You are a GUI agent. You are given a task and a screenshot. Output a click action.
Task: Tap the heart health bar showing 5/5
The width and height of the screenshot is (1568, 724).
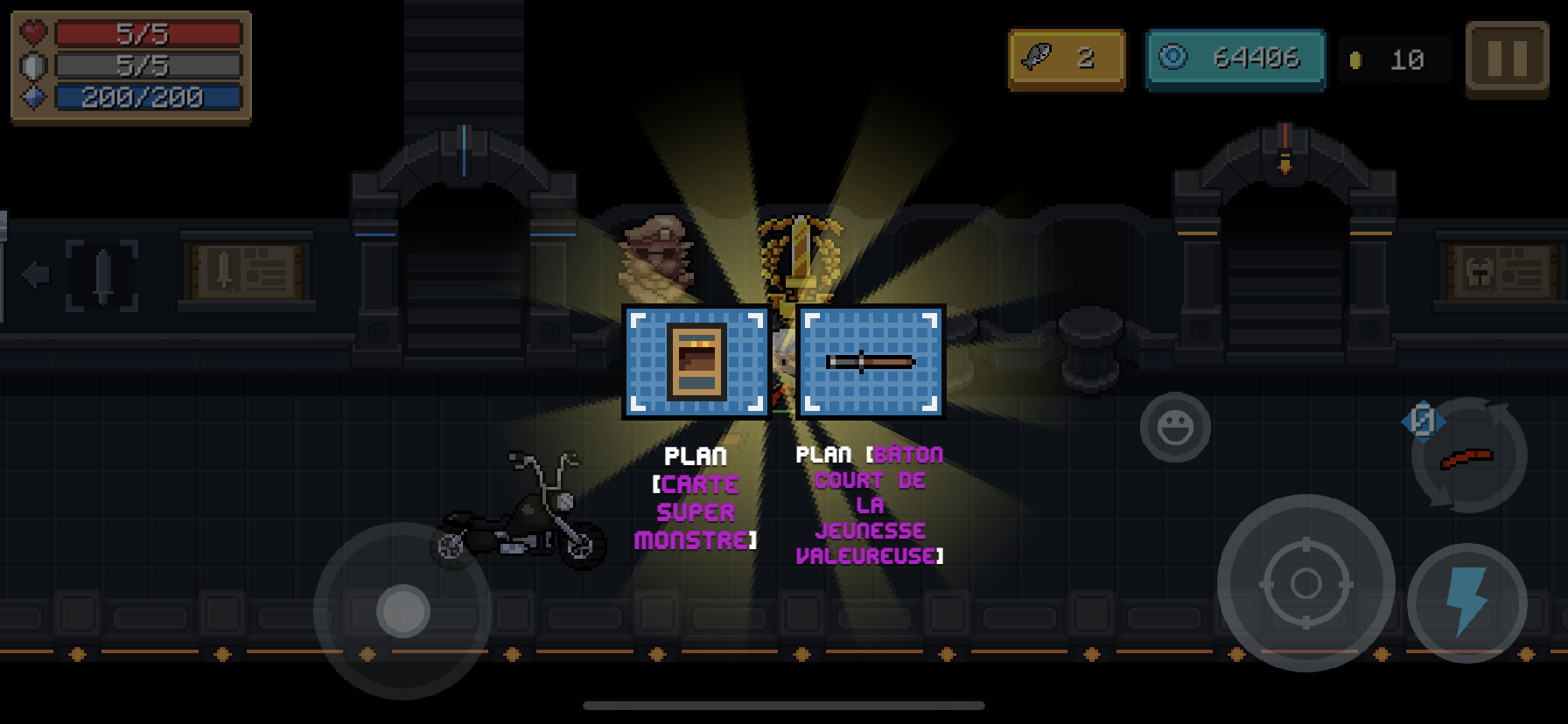pyautogui.click(x=149, y=33)
